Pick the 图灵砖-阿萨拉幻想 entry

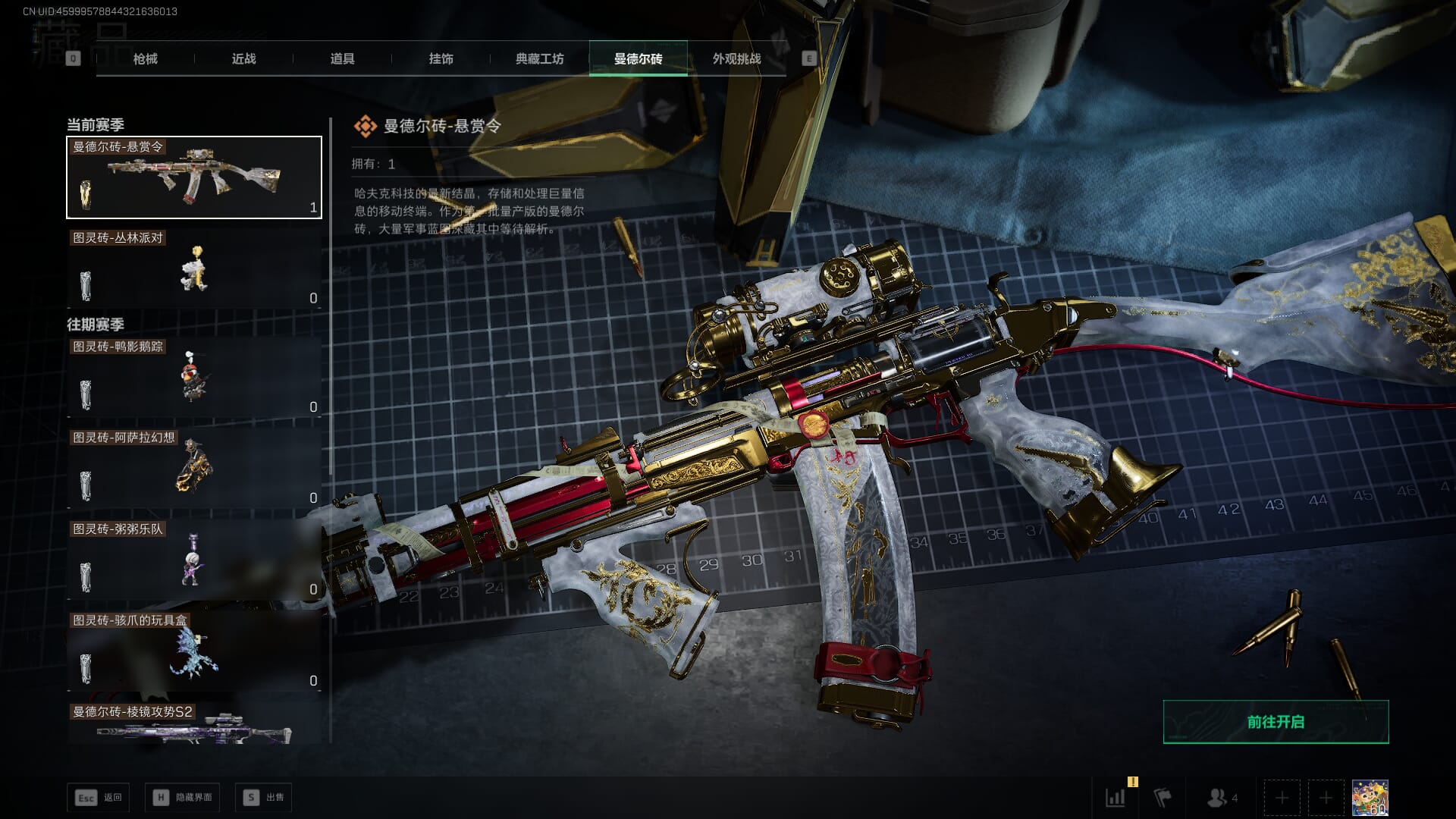(194, 469)
